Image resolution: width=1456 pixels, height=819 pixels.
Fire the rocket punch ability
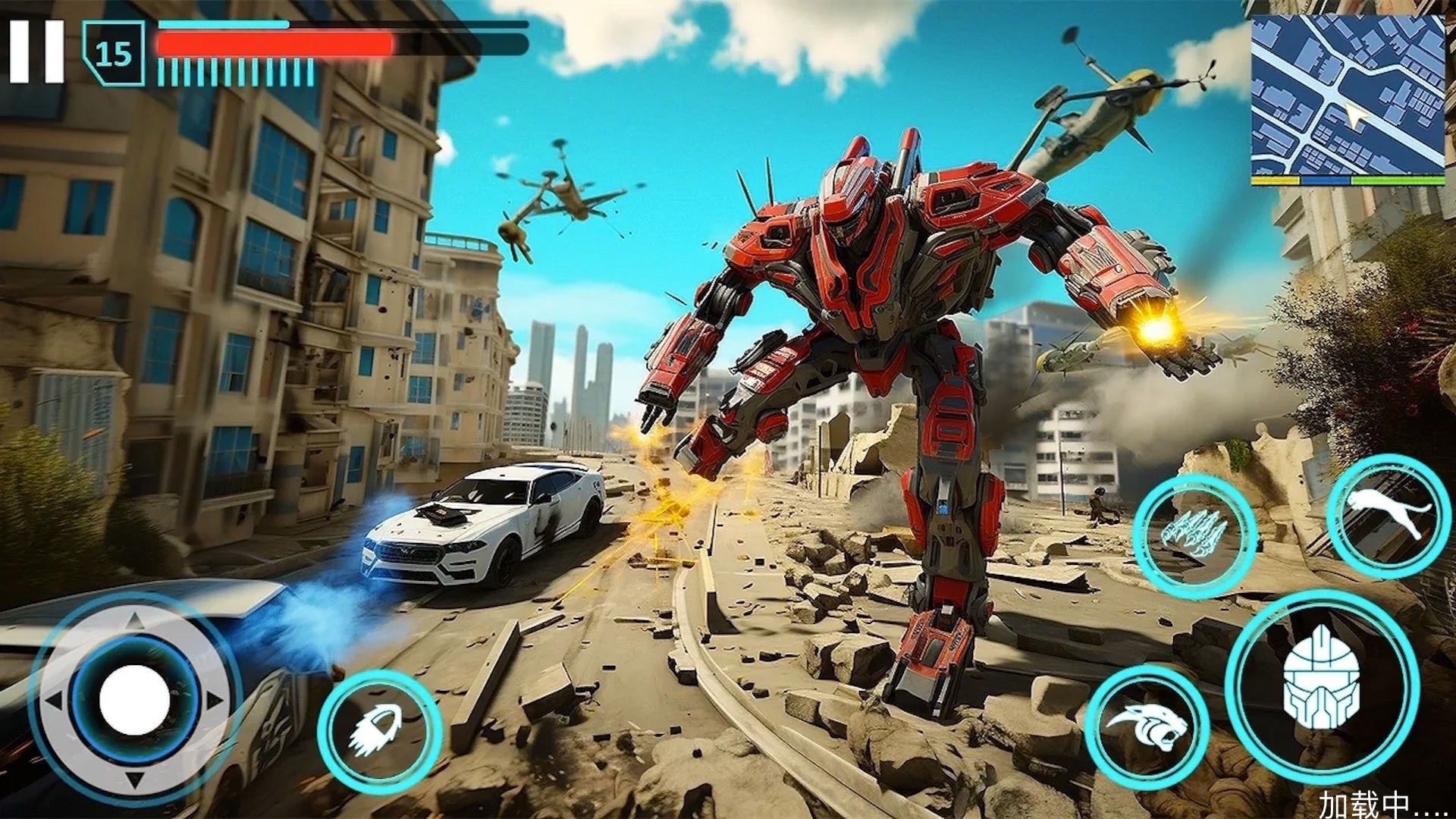(x=379, y=733)
